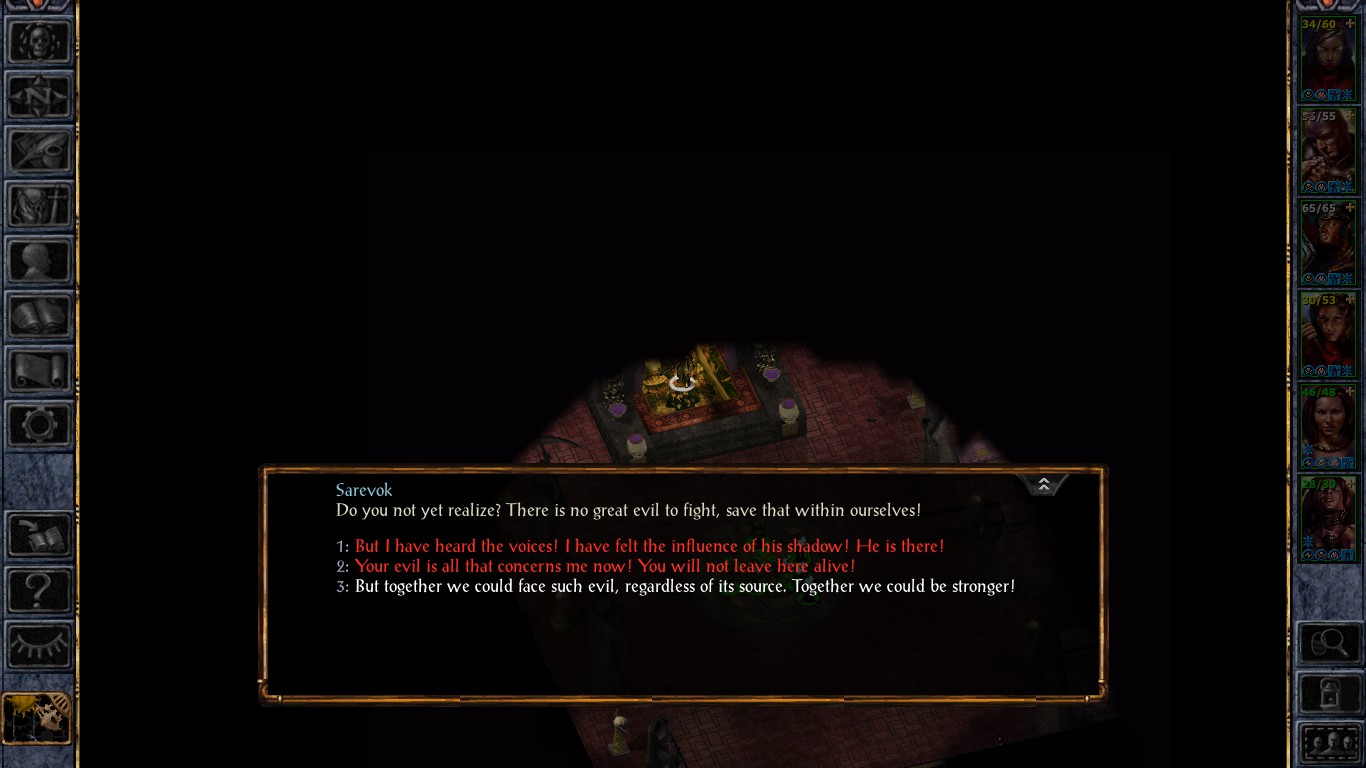Choose reply 1 about hearing the voices
The height and width of the screenshot is (768, 1366).
coord(649,546)
